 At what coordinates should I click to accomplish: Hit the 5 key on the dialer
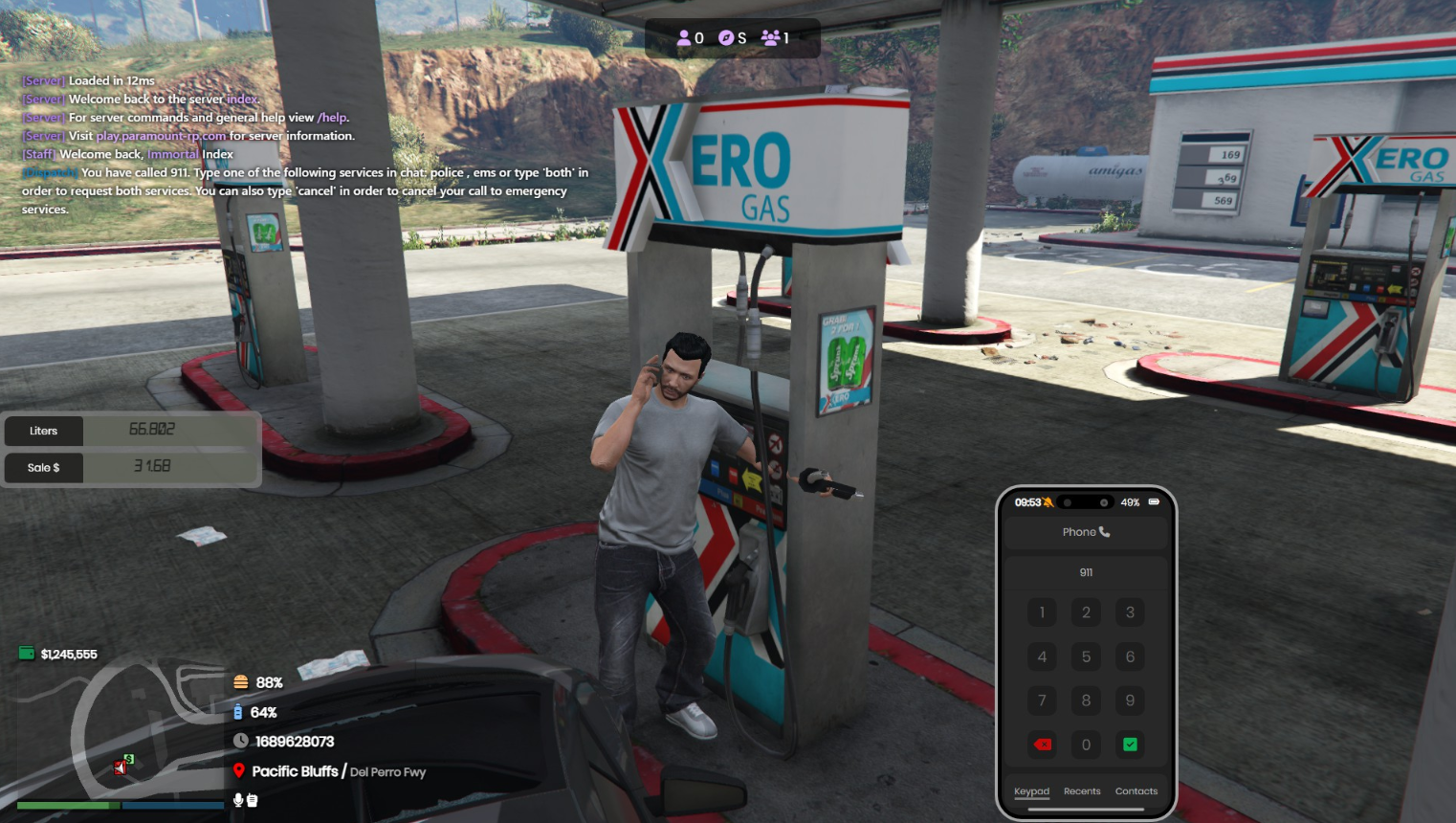tap(1086, 656)
